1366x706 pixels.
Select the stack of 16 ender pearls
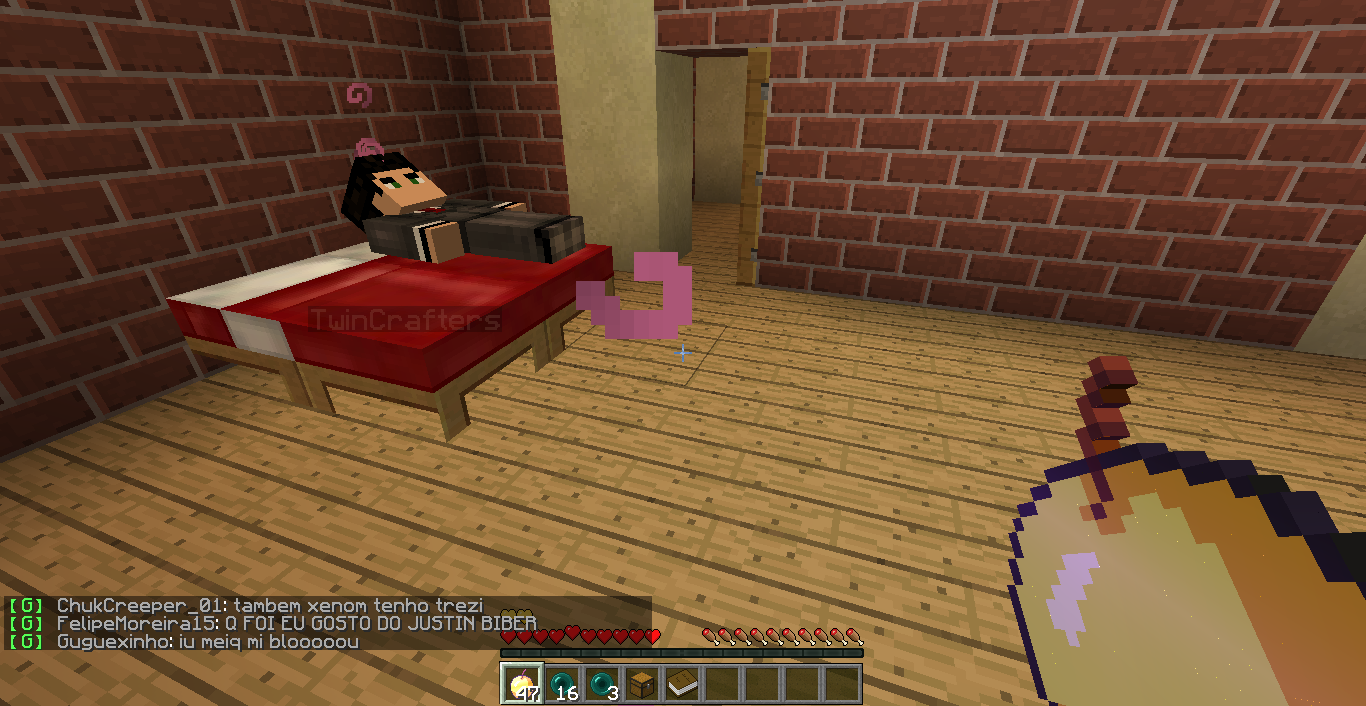pos(562,684)
